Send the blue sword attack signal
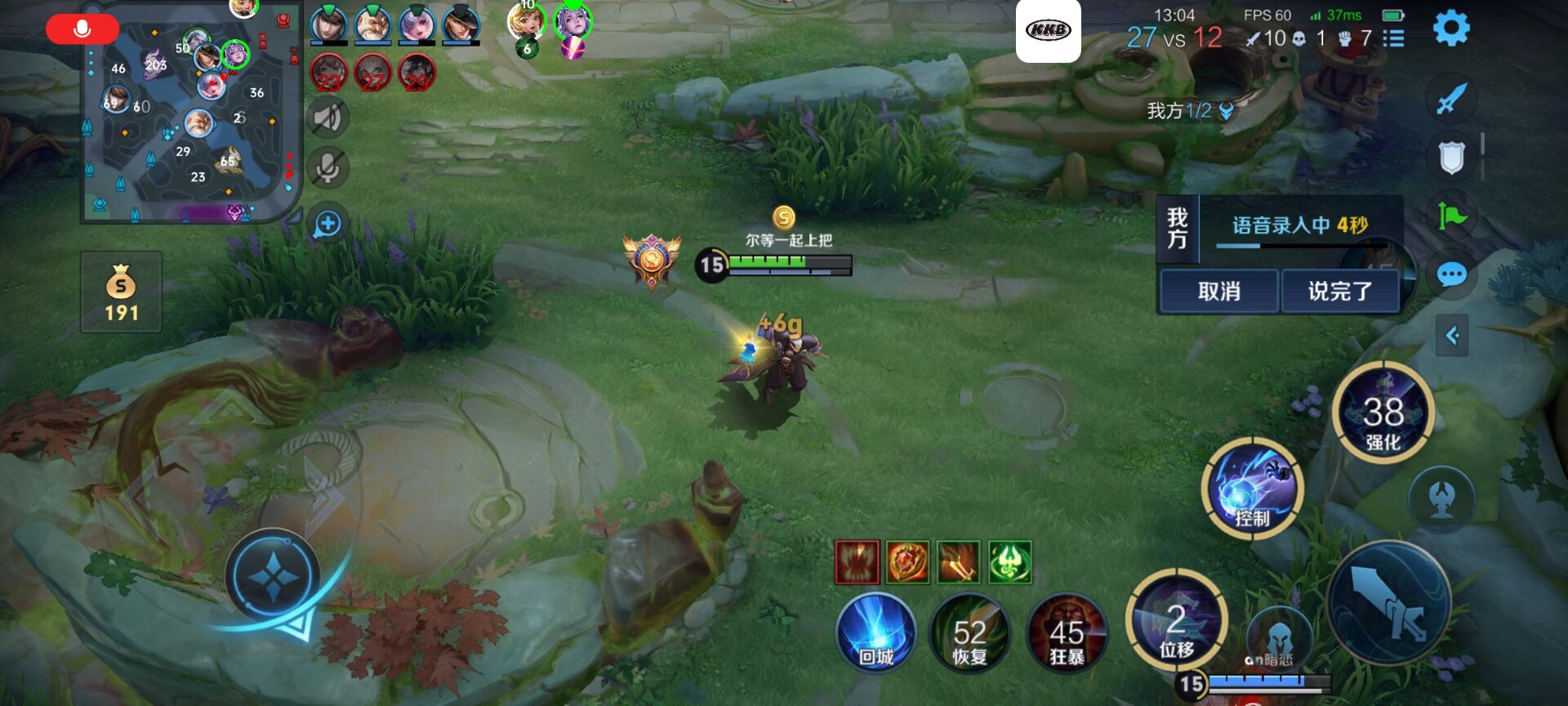Screen dimensions: 1568x706 coord(1451,101)
